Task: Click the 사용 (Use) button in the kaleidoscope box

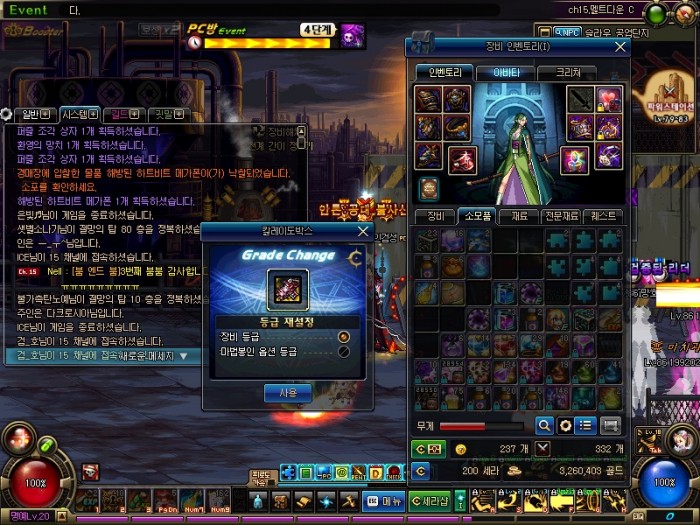Action: (287, 393)
